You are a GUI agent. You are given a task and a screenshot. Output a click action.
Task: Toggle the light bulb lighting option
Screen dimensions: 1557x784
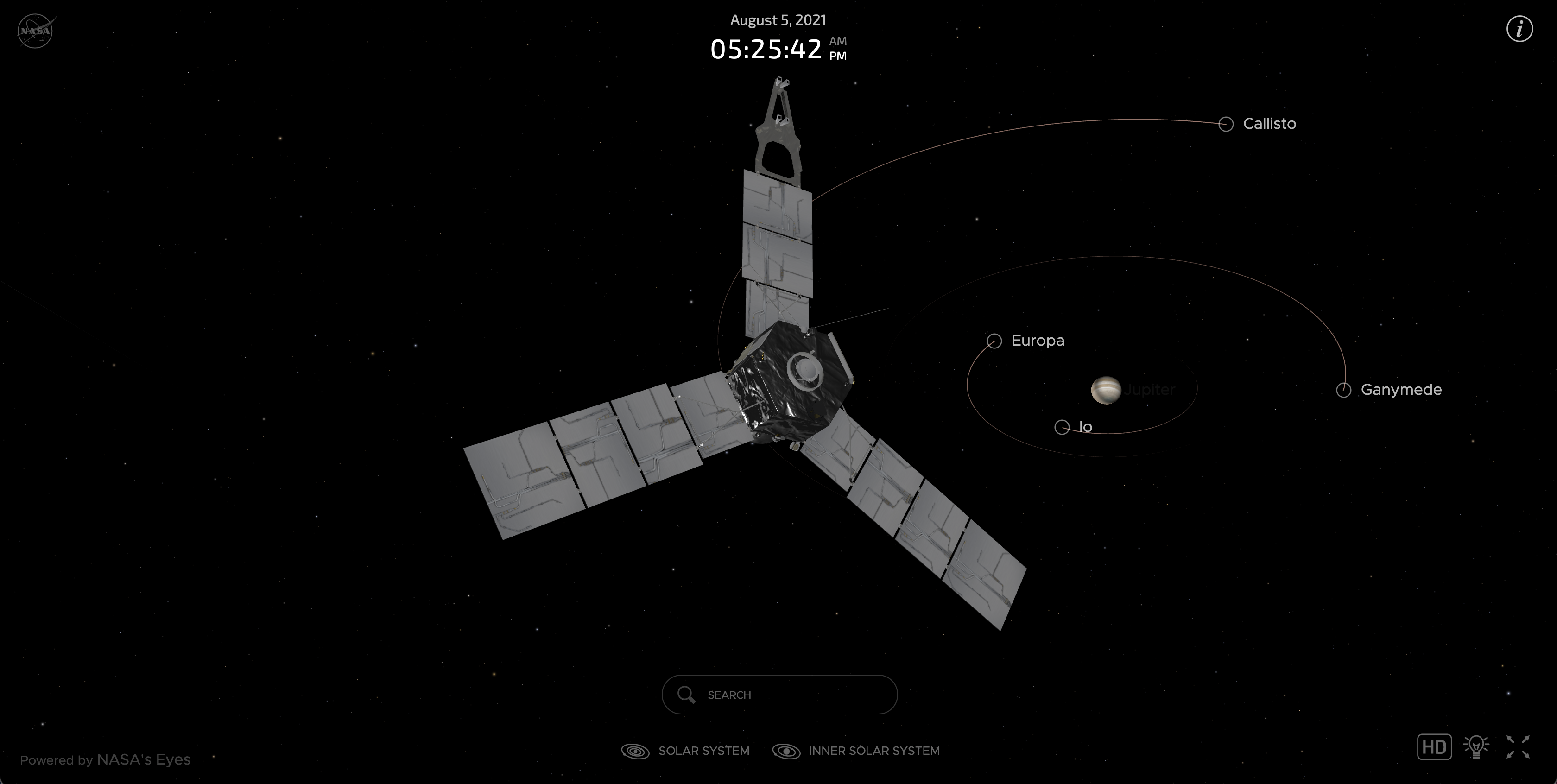point(1476,746)
